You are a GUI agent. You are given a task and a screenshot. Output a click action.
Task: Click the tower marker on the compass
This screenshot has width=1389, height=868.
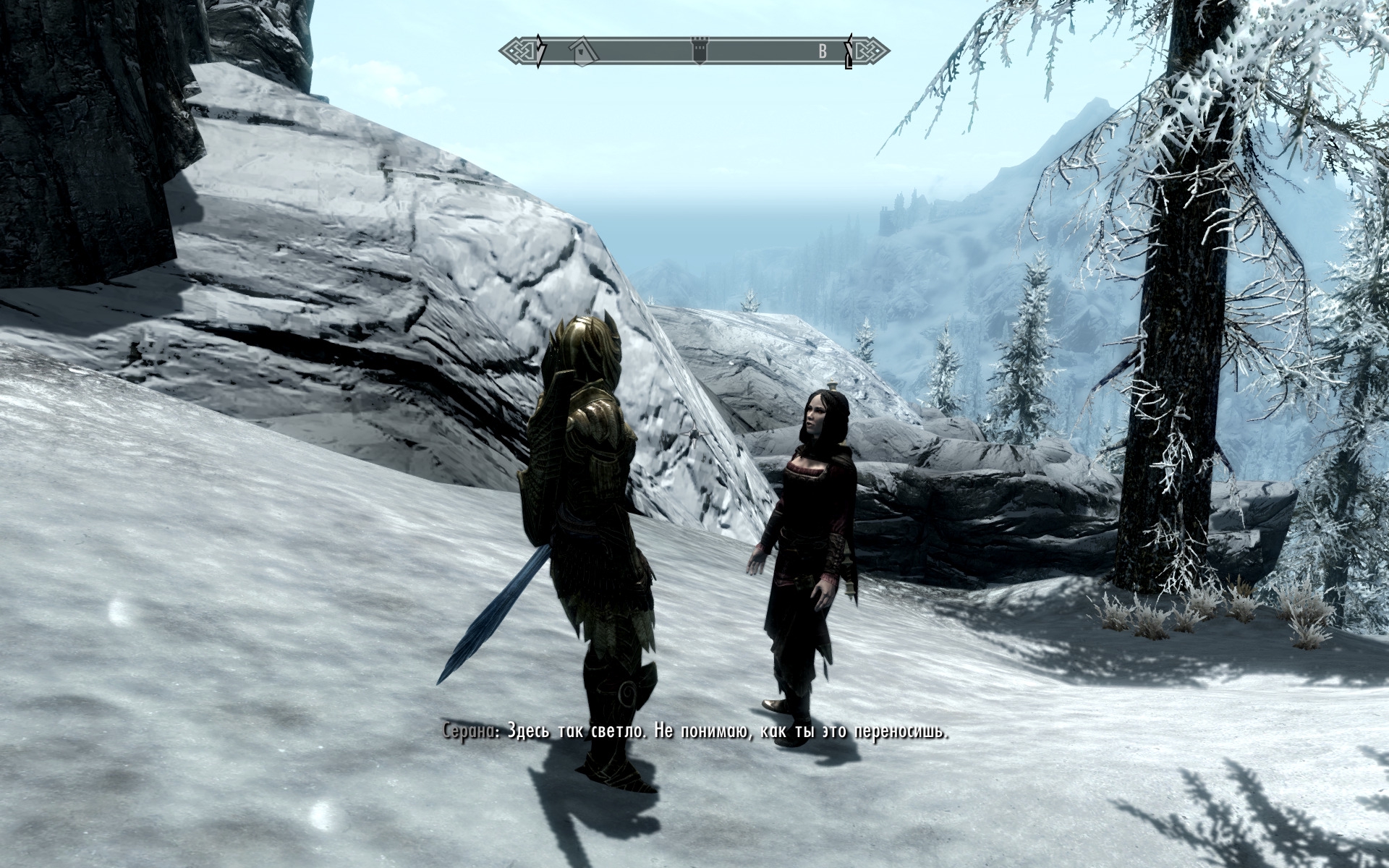point(699,50)
